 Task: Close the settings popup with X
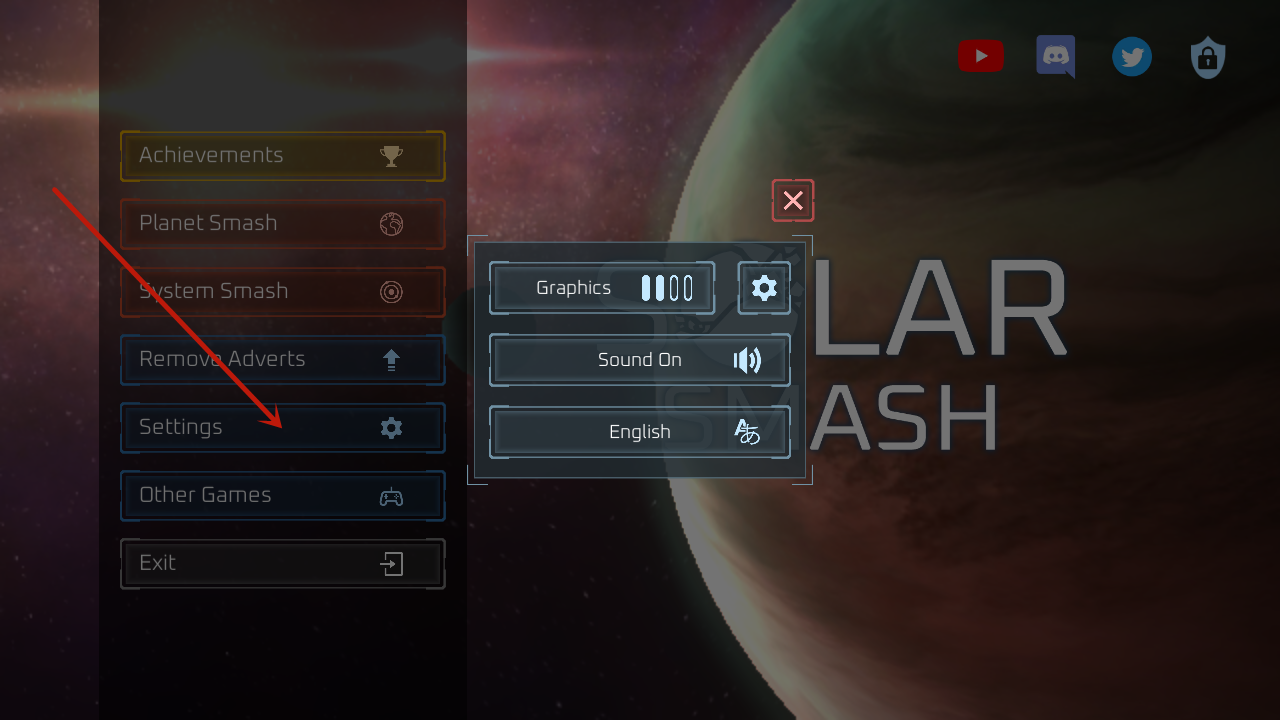click(793, 200)
